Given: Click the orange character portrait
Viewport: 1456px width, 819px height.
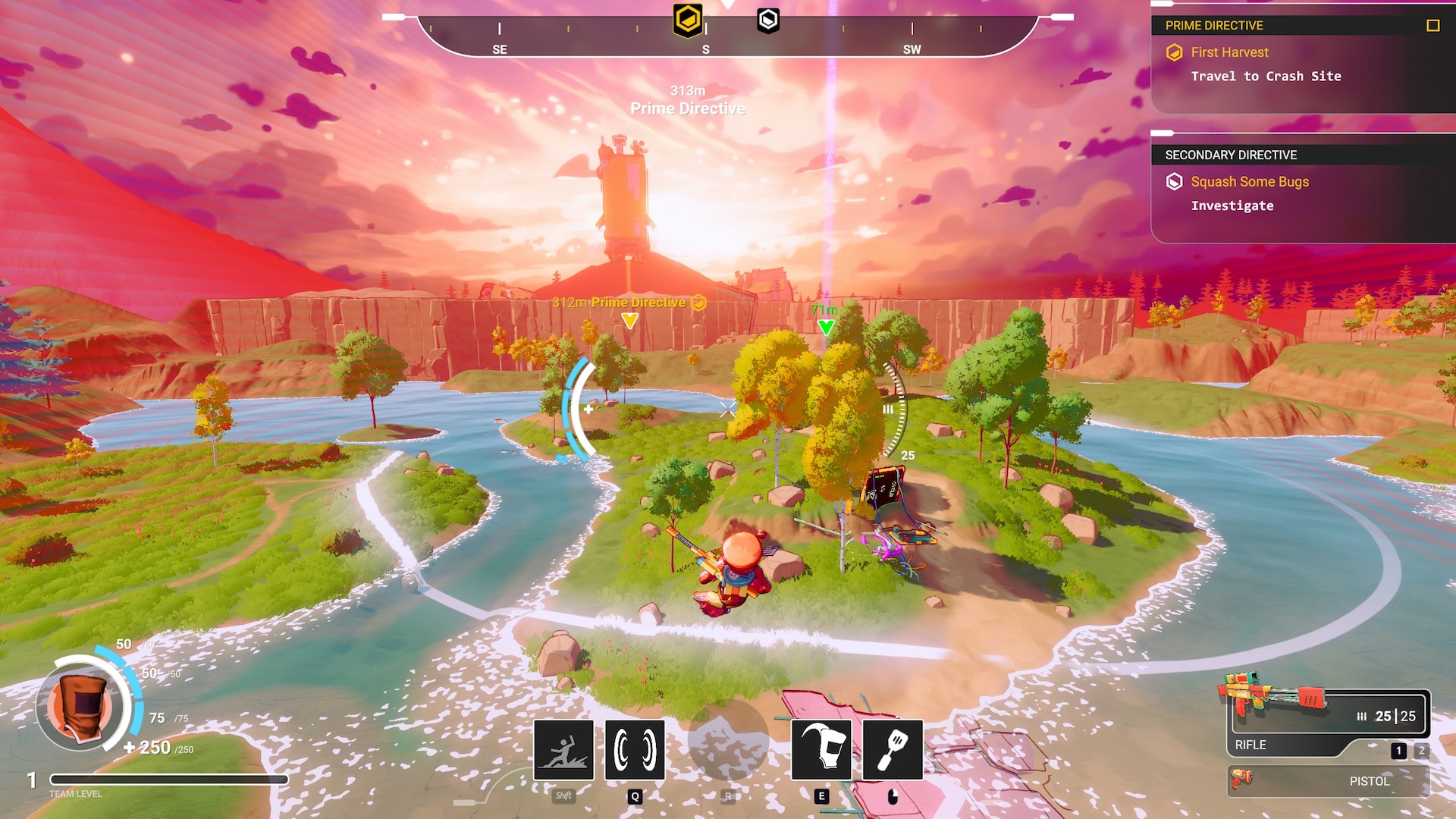Looking at the screenshot, I should [80, 705].
